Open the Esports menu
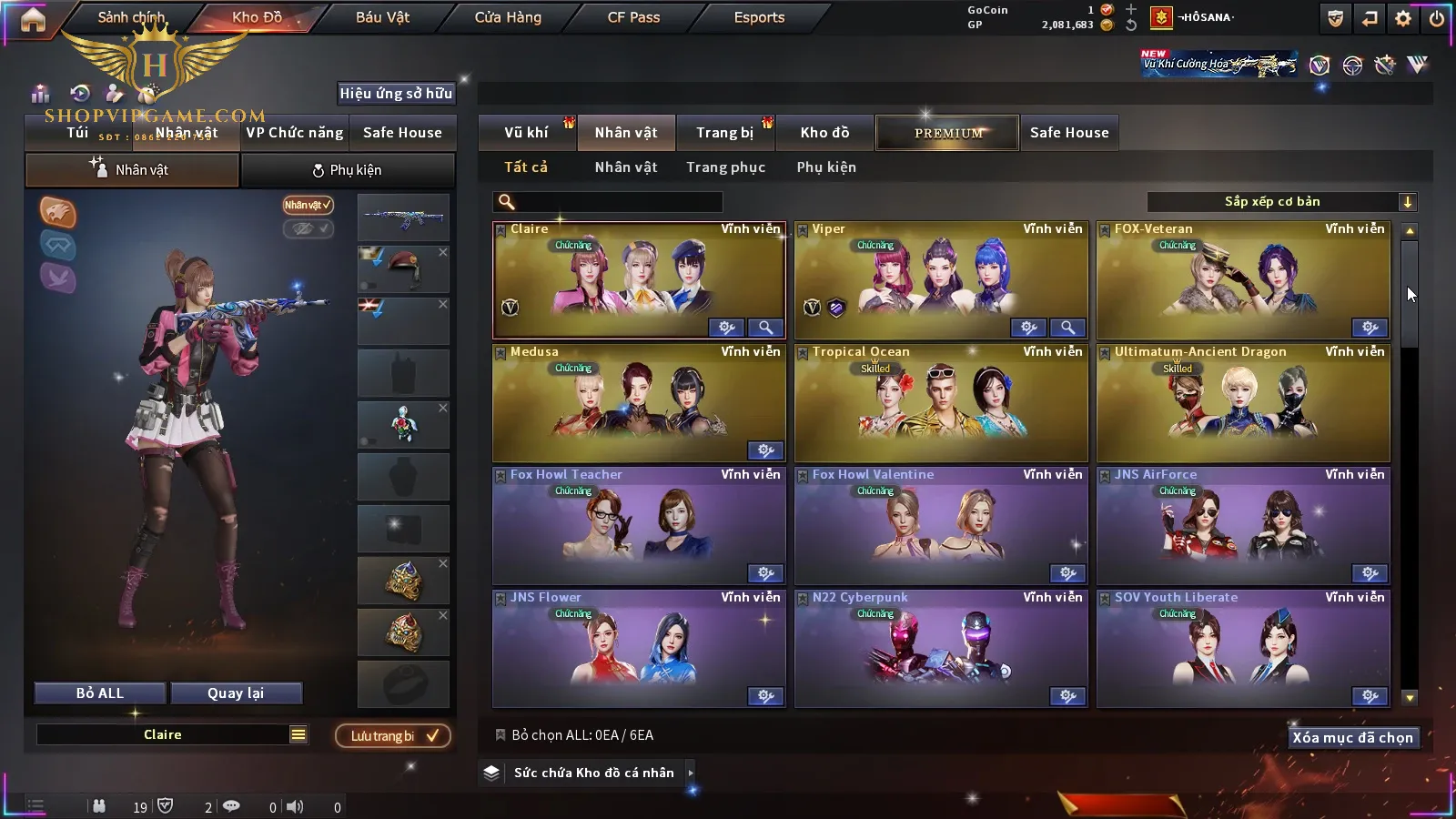Viewport: 1456px width, 819px height. (759, 17)
